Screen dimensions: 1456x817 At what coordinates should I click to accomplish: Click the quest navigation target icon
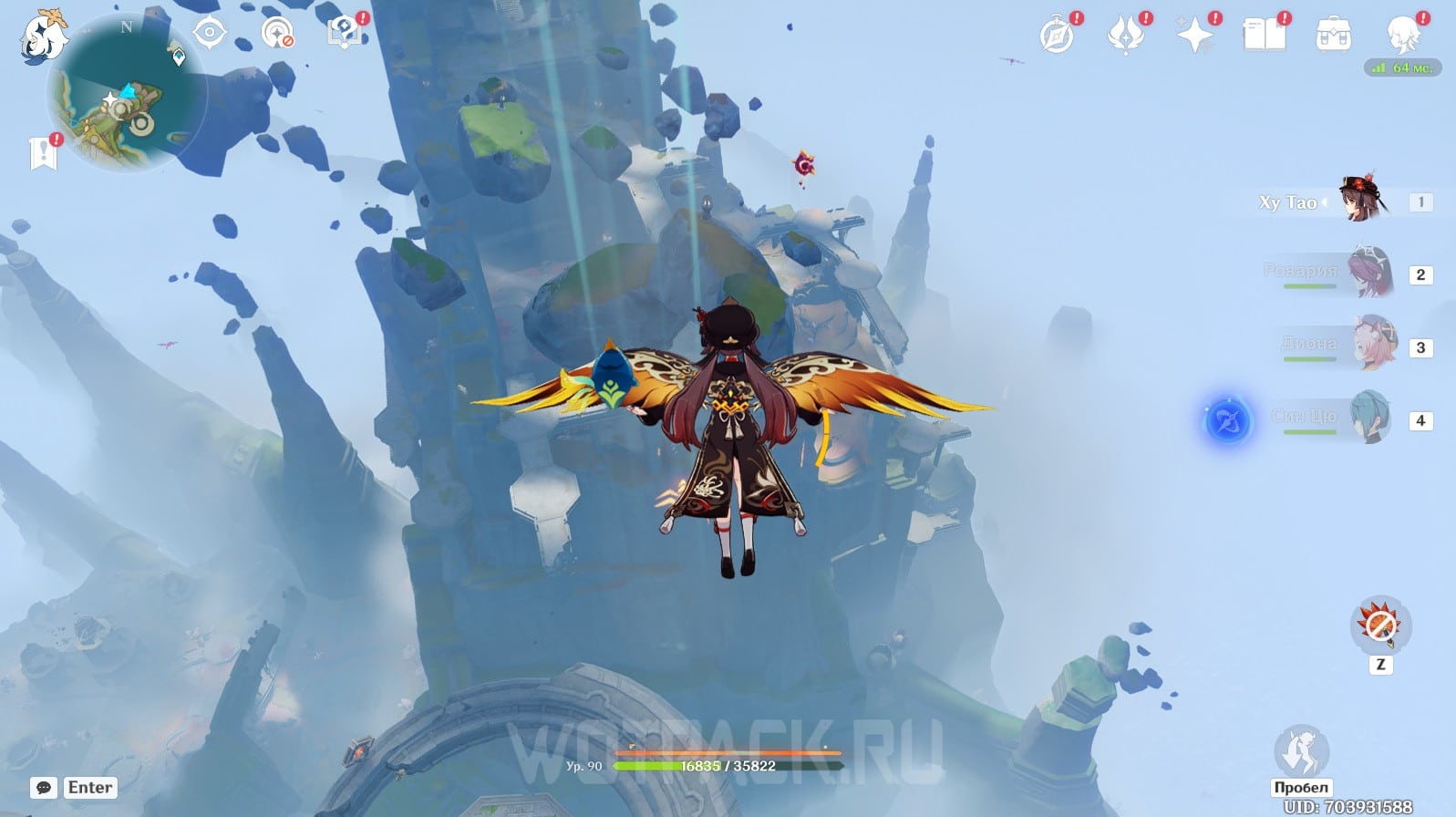pyautogui.click(x=210, y=34)
